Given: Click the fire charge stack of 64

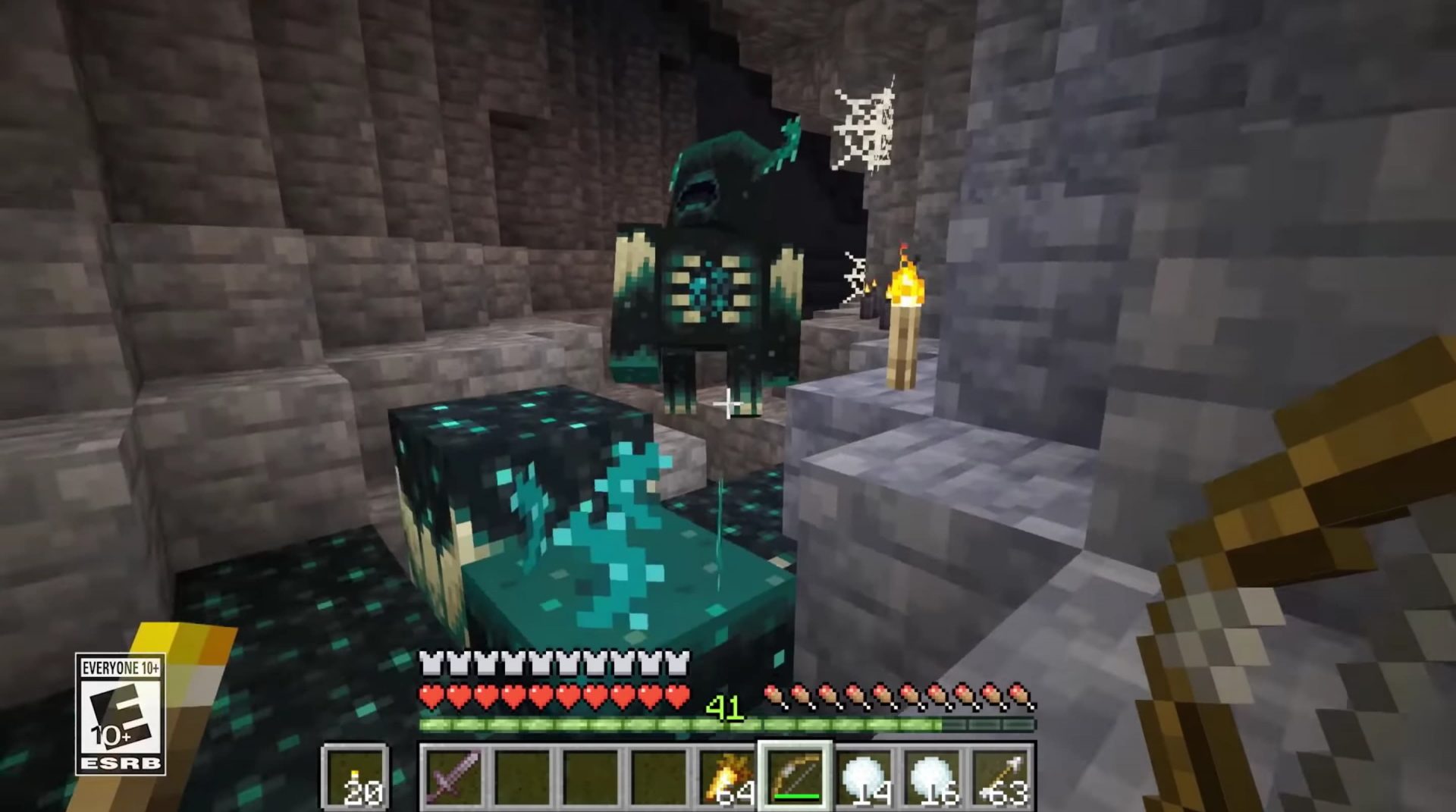Looking at the screenshot, I should (730, 777).
